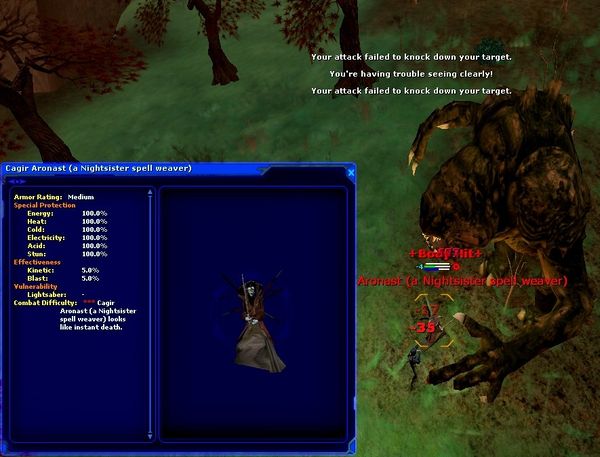Click the Cagir Aronast window title bar

150,168
